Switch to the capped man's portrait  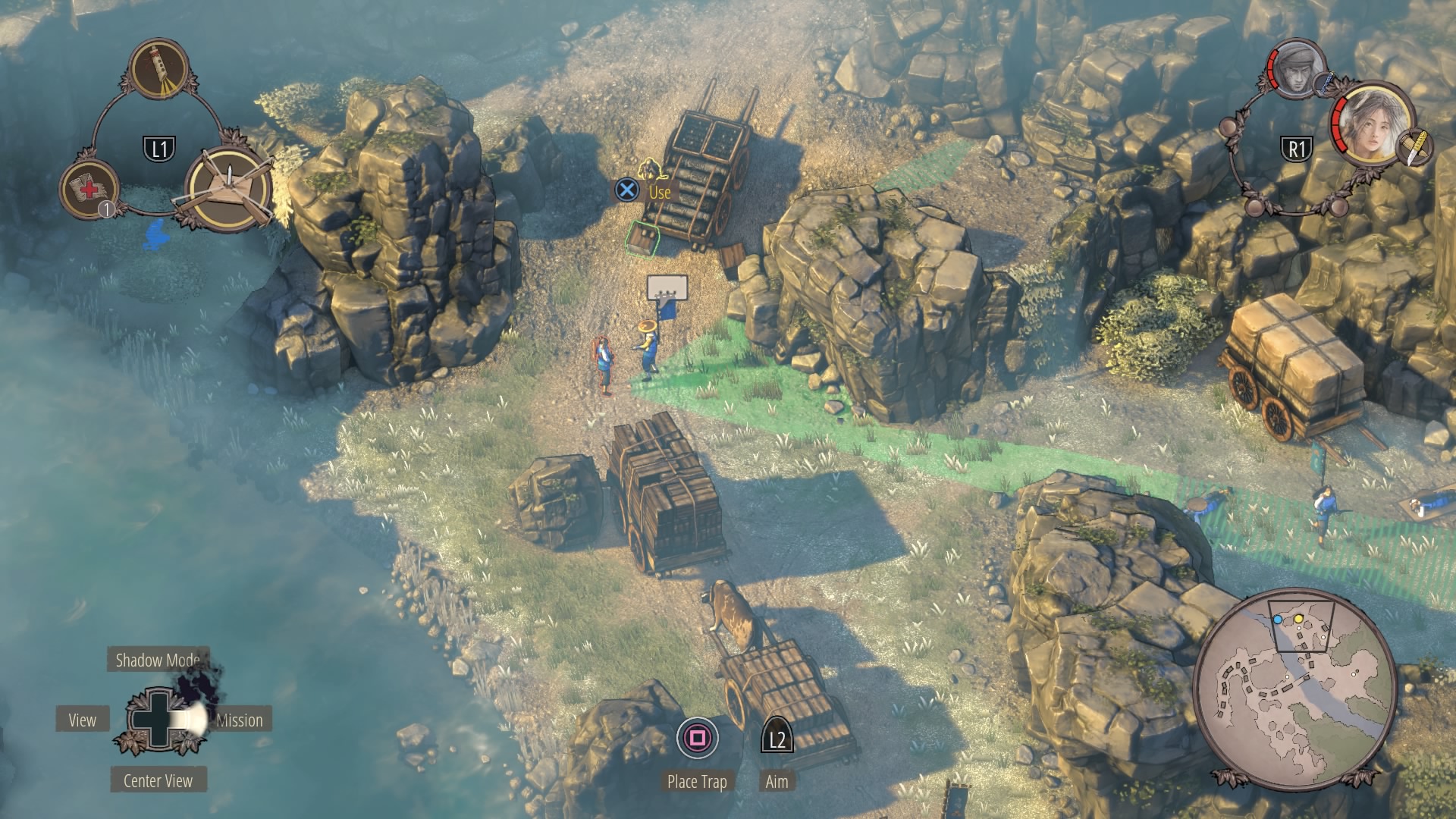click(1297, 68)
